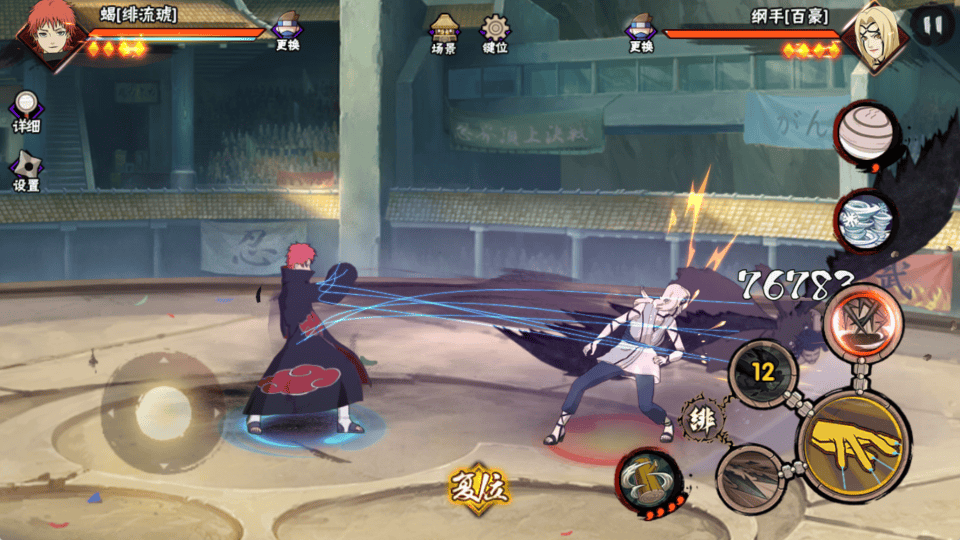Tap the virtual movement joystick
Screen dimensions: 960x540
(162, 410)
